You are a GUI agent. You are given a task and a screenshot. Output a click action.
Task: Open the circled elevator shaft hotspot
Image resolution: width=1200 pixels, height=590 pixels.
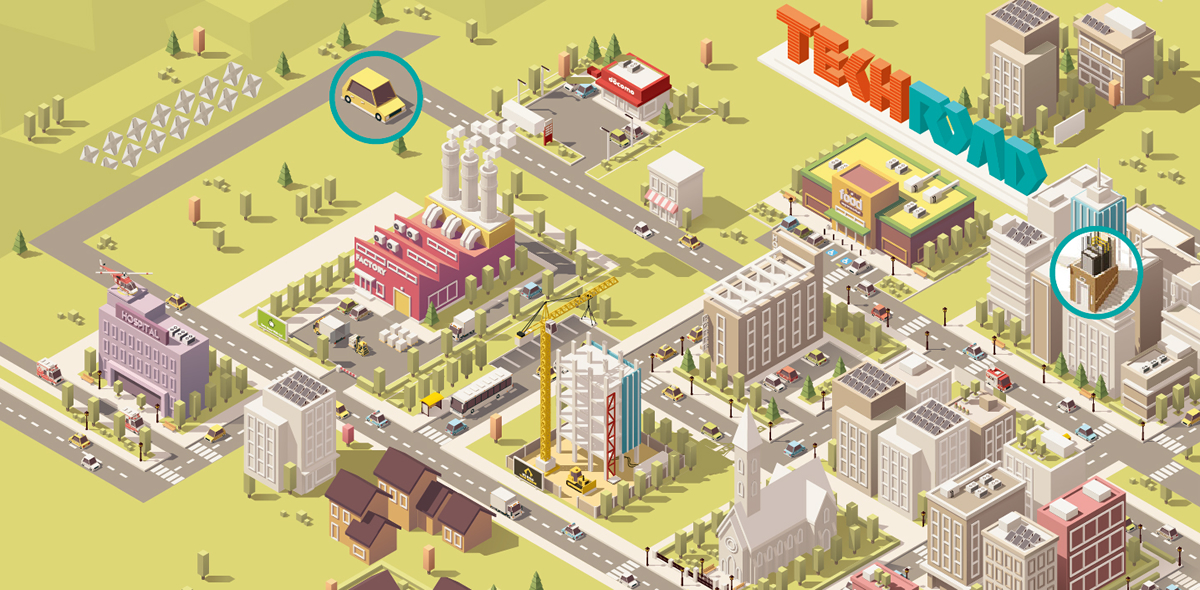click(x=1096, y=273)
